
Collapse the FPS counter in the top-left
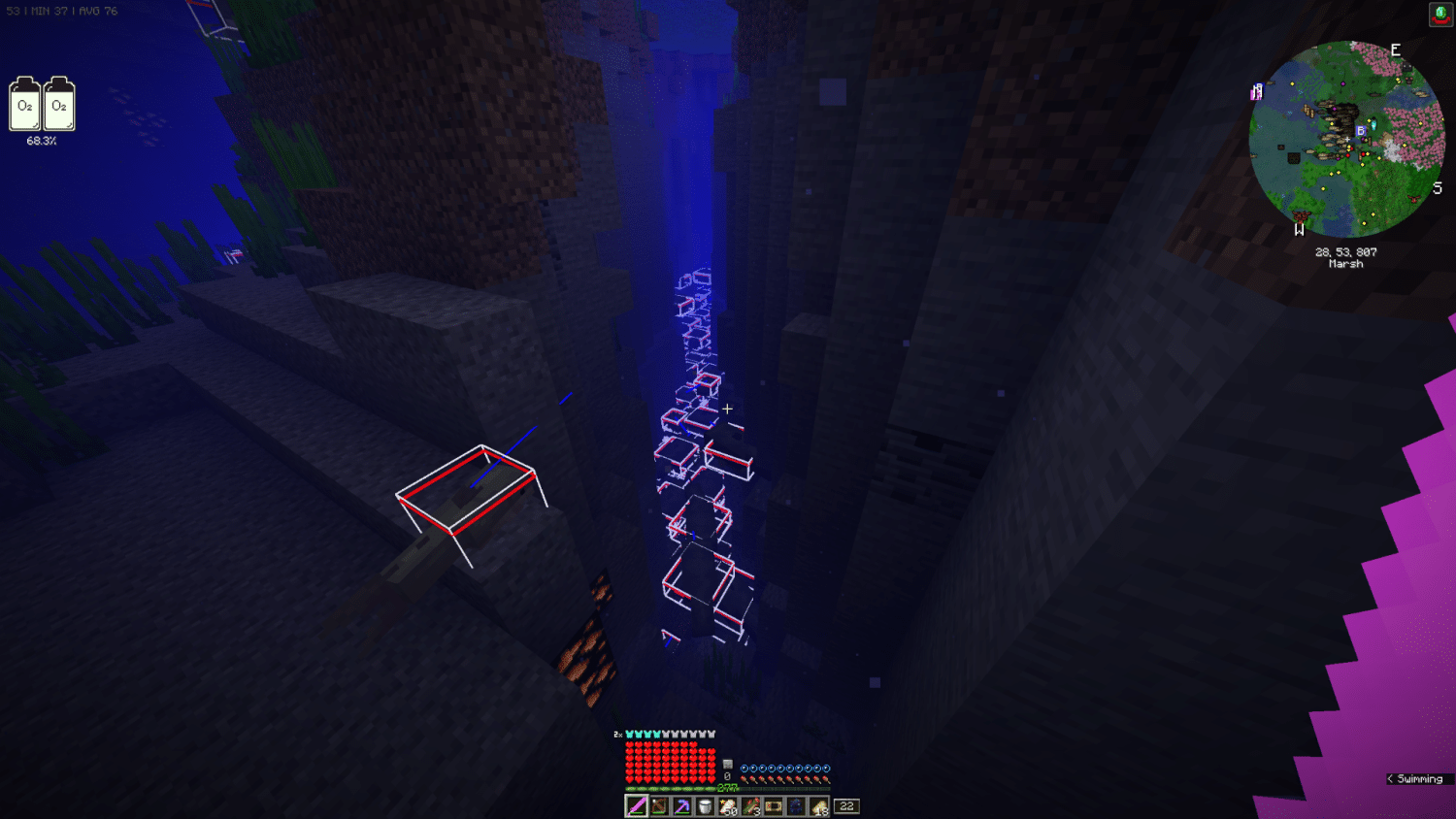coord(63,11)
